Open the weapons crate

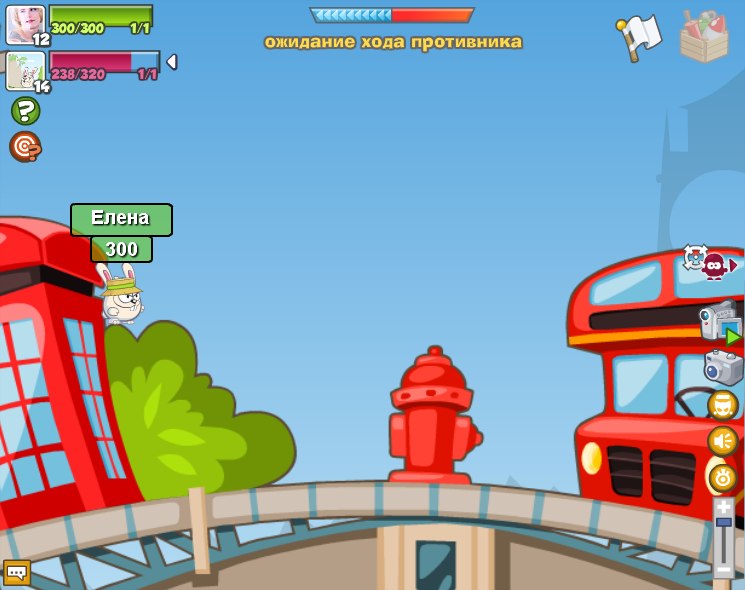coord(704,36)
